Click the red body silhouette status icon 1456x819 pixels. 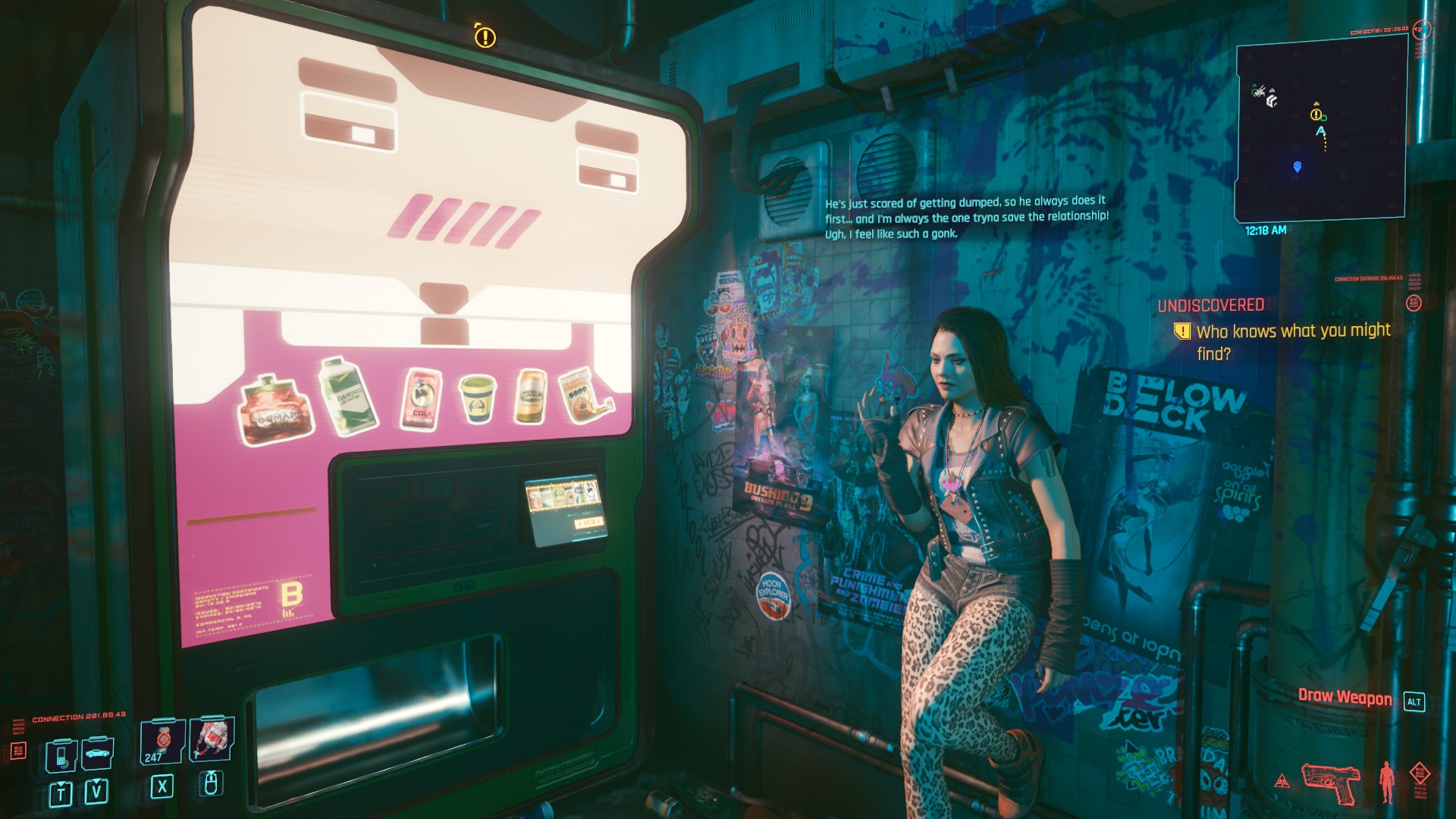pyautogui.click(x=1387, y=781)
